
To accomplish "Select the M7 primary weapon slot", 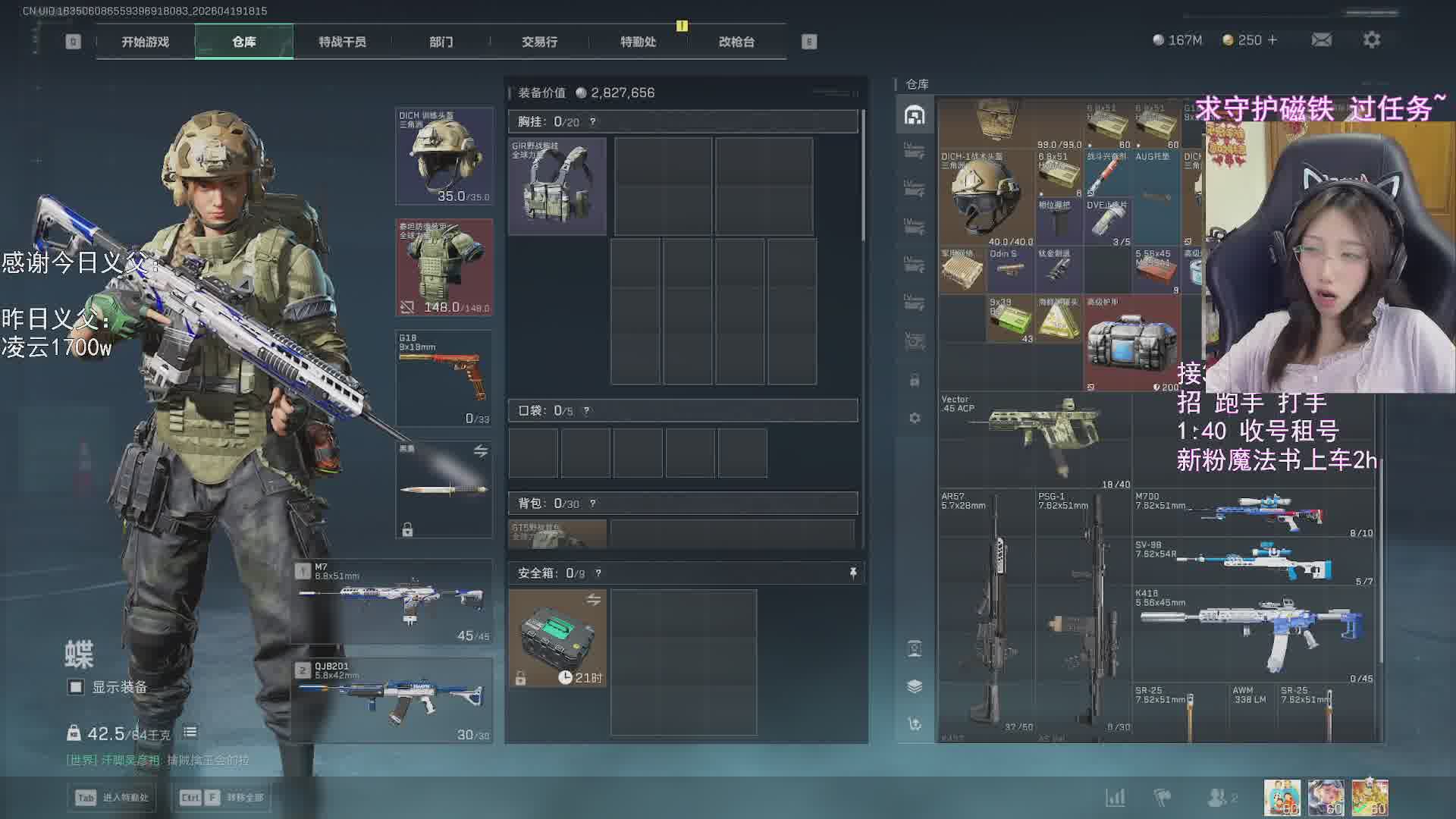I will (x=393, y=602).
